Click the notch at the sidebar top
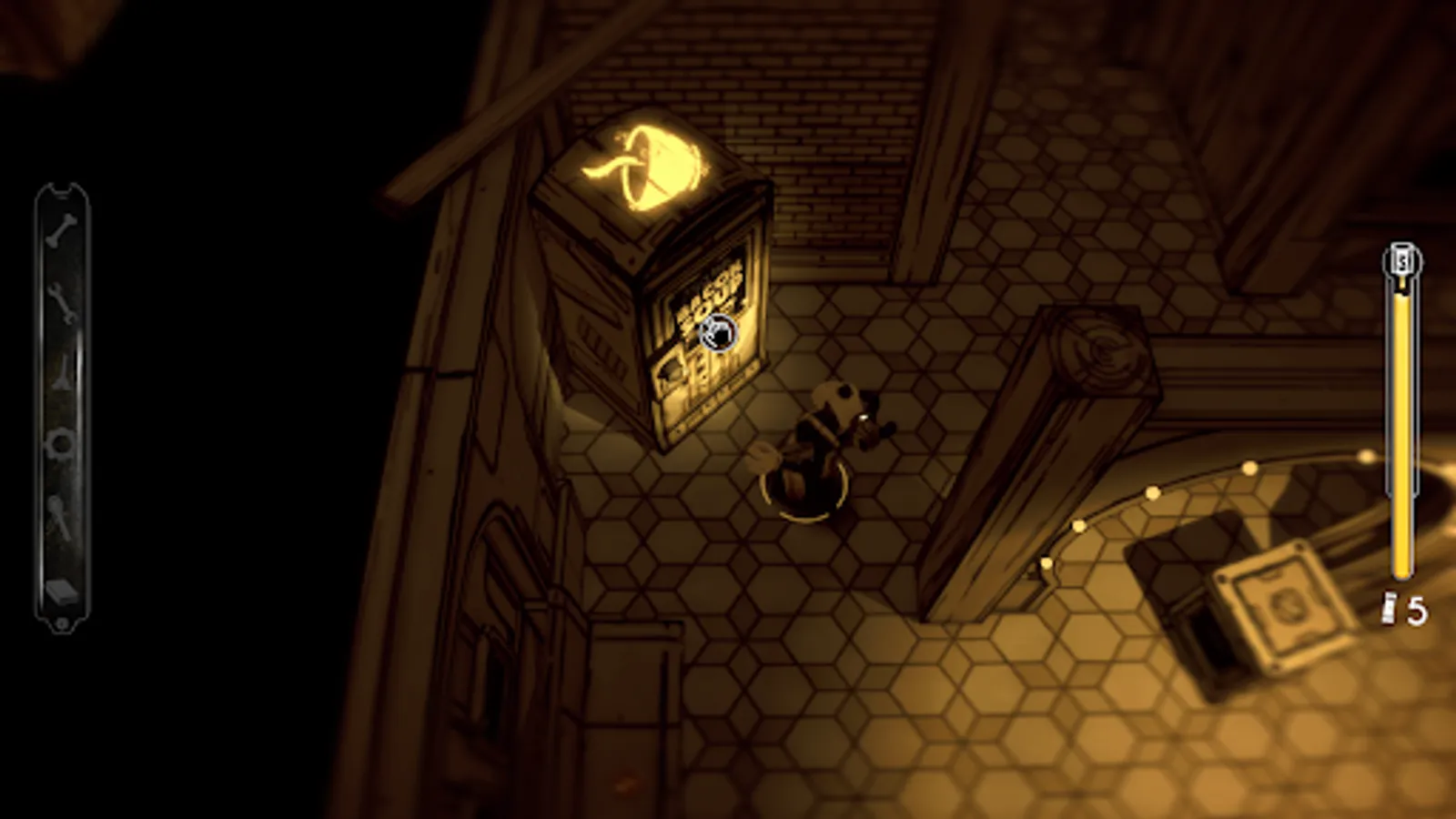Image resolution: width=1456 pixels, height=819 pixels. point(60,191)
